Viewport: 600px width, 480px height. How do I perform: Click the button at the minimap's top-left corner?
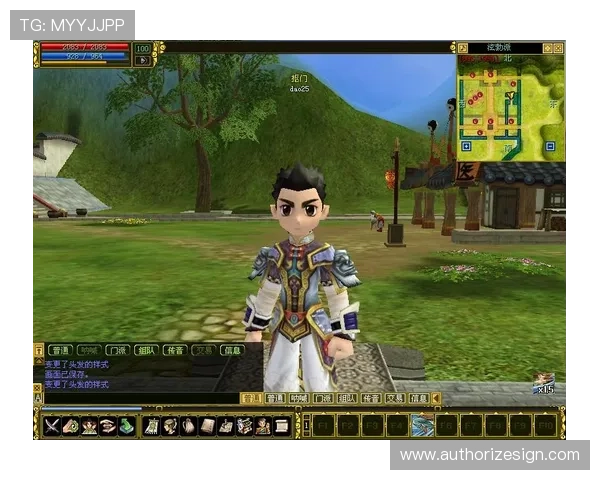462,47
